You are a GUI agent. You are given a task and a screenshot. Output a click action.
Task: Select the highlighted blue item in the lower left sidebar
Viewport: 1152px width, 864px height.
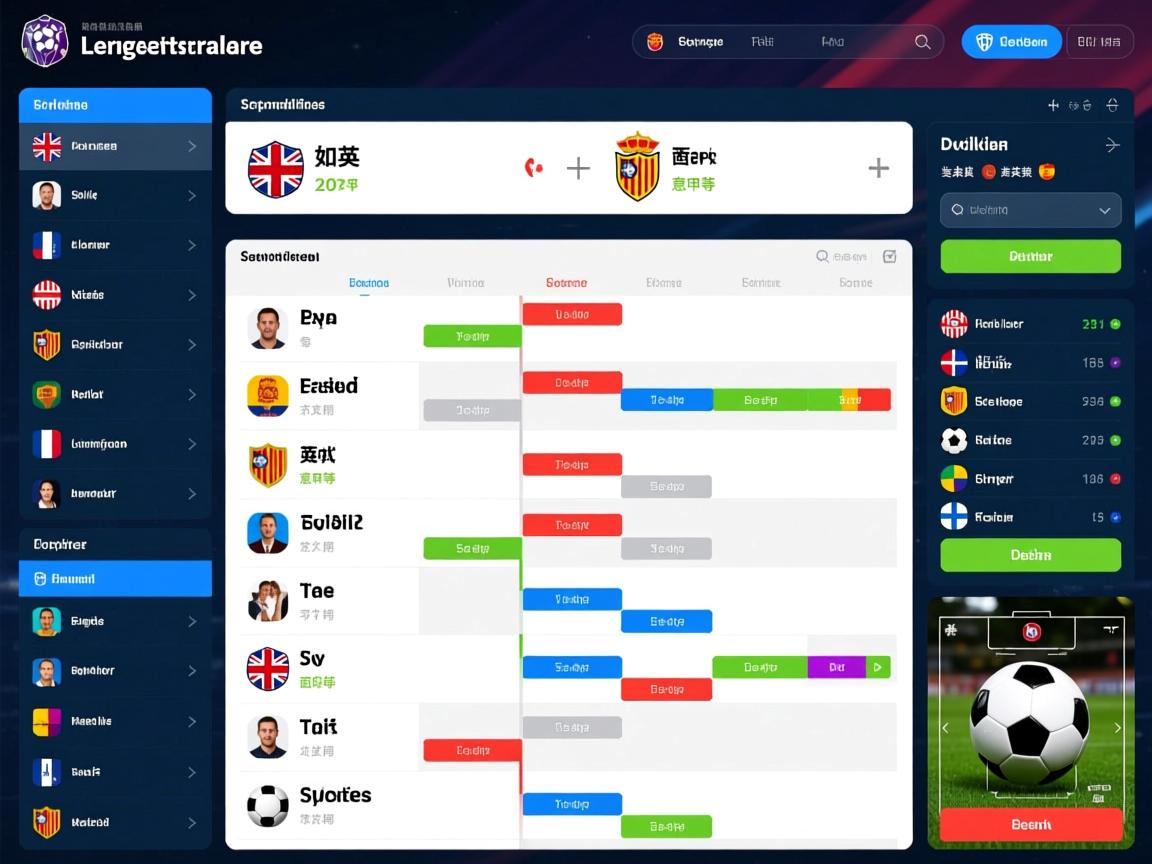click(115, 579)
